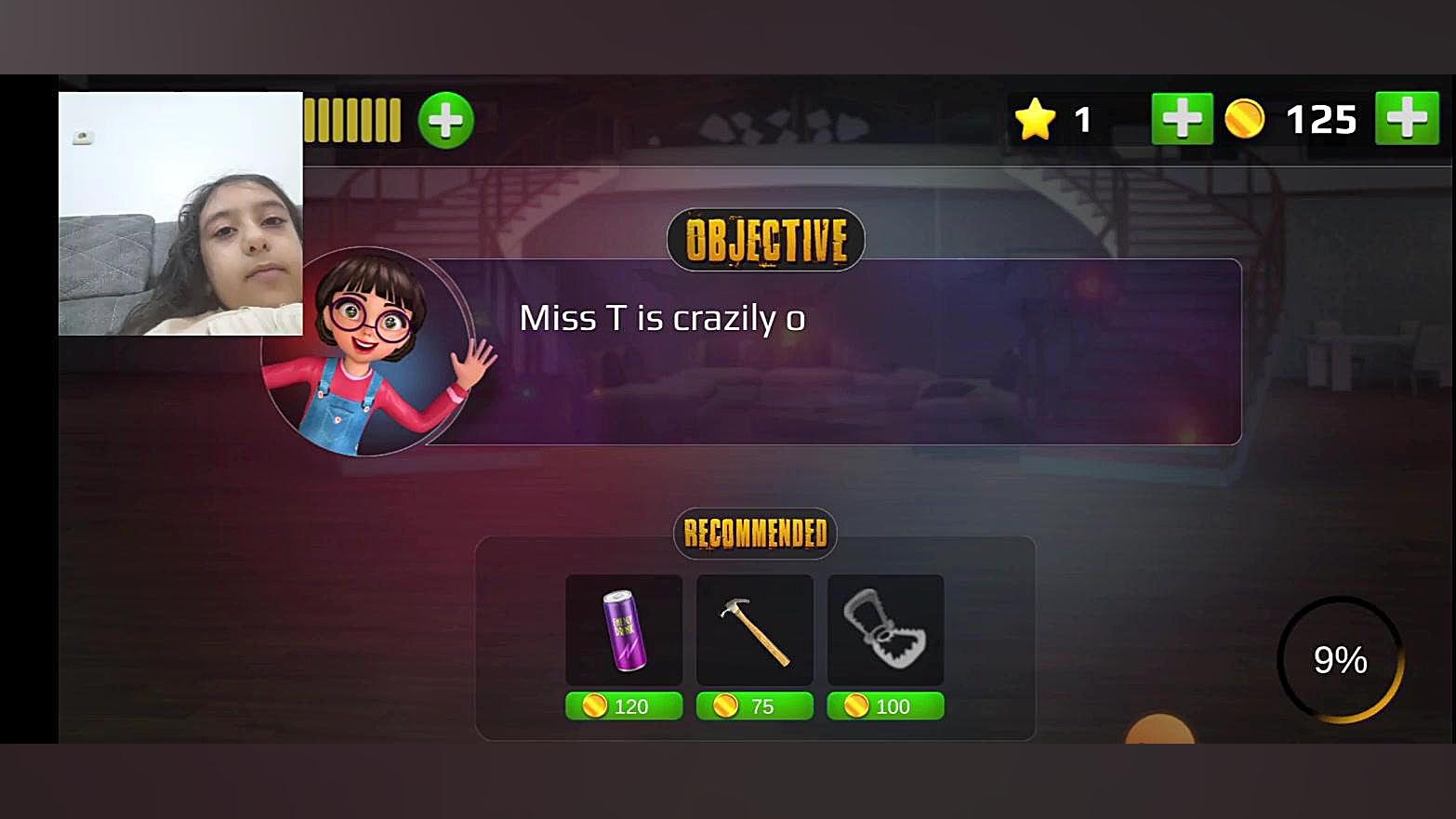Tap the plus button beside the star count
Image resolution: width=1456 pixels, height=819 pixels.
[1182, 119]
